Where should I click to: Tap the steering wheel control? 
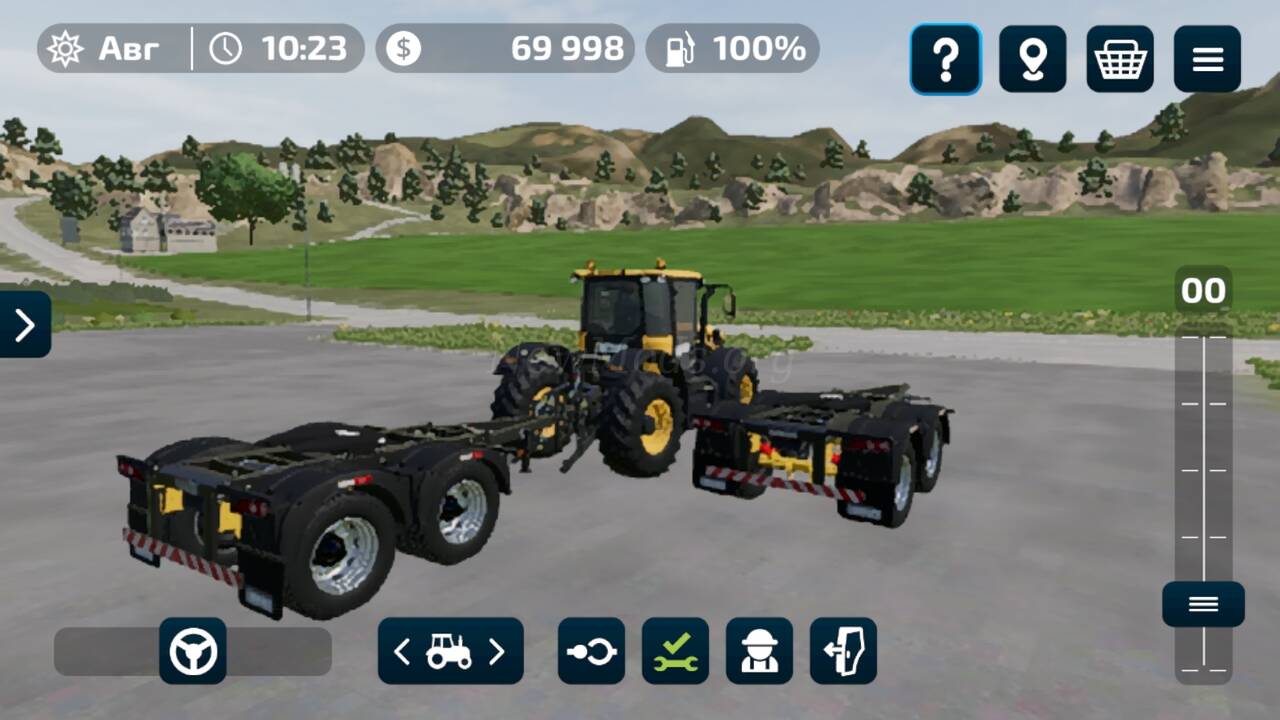click(193, 651)
